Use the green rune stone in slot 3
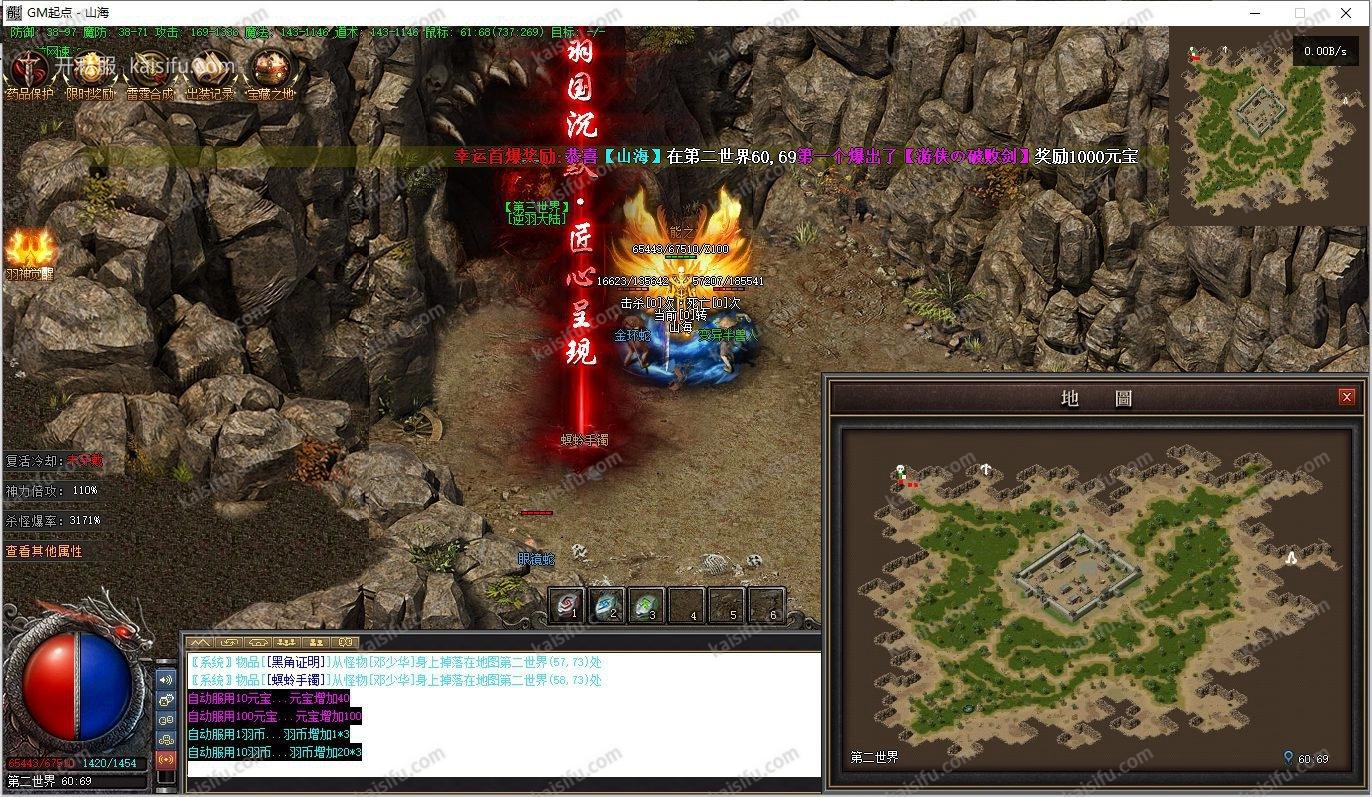The height and width of the screenshot is (797, 1372). point(647,605)
